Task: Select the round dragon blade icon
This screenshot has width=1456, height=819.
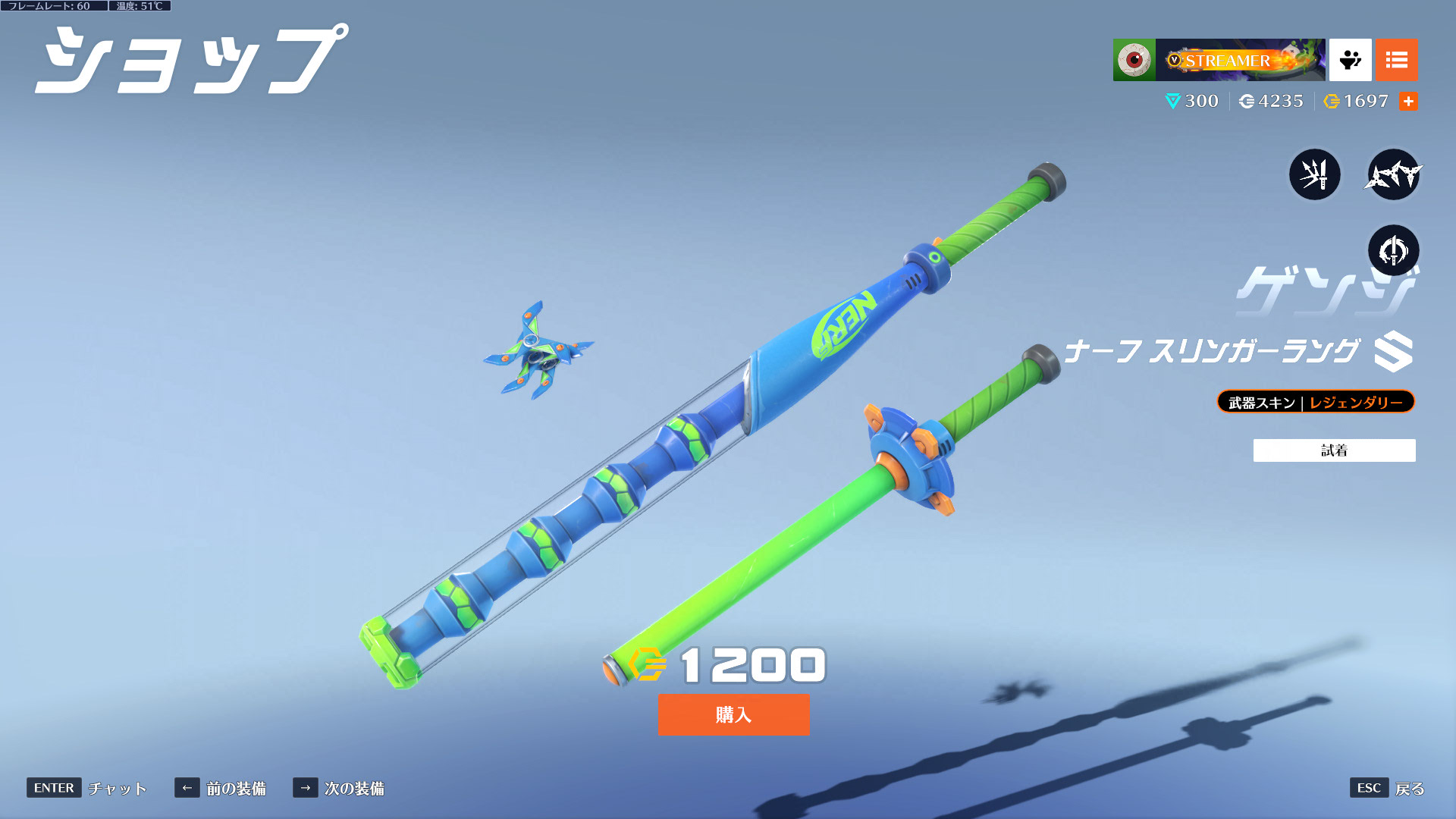Action: [x=1393, y=250]
